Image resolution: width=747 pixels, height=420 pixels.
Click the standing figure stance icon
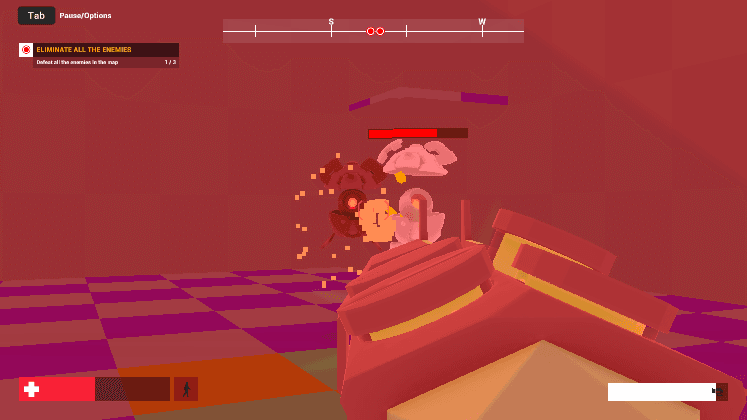pos(186,389)
